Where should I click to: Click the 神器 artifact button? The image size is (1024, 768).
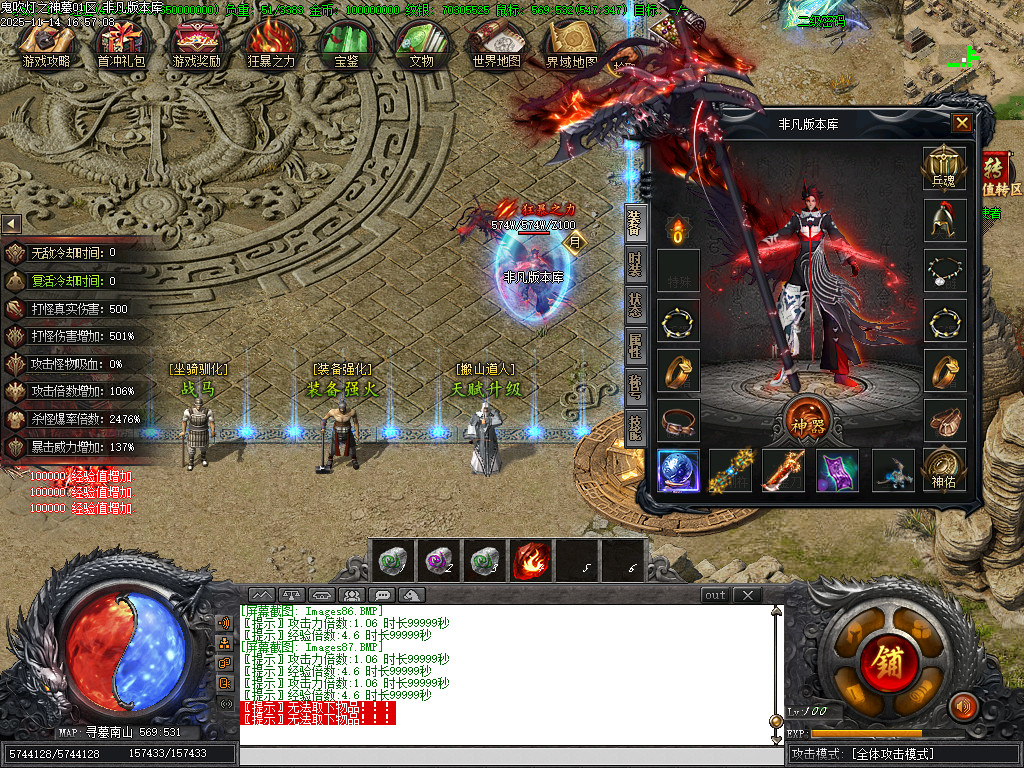[805, 415]
